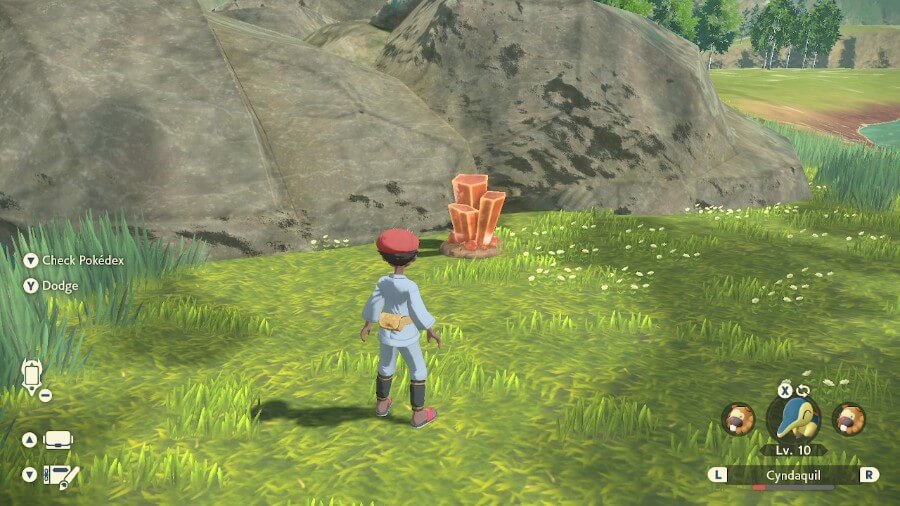
Task: Open the Arc Phone map icon
Action: tap(32, 375)
